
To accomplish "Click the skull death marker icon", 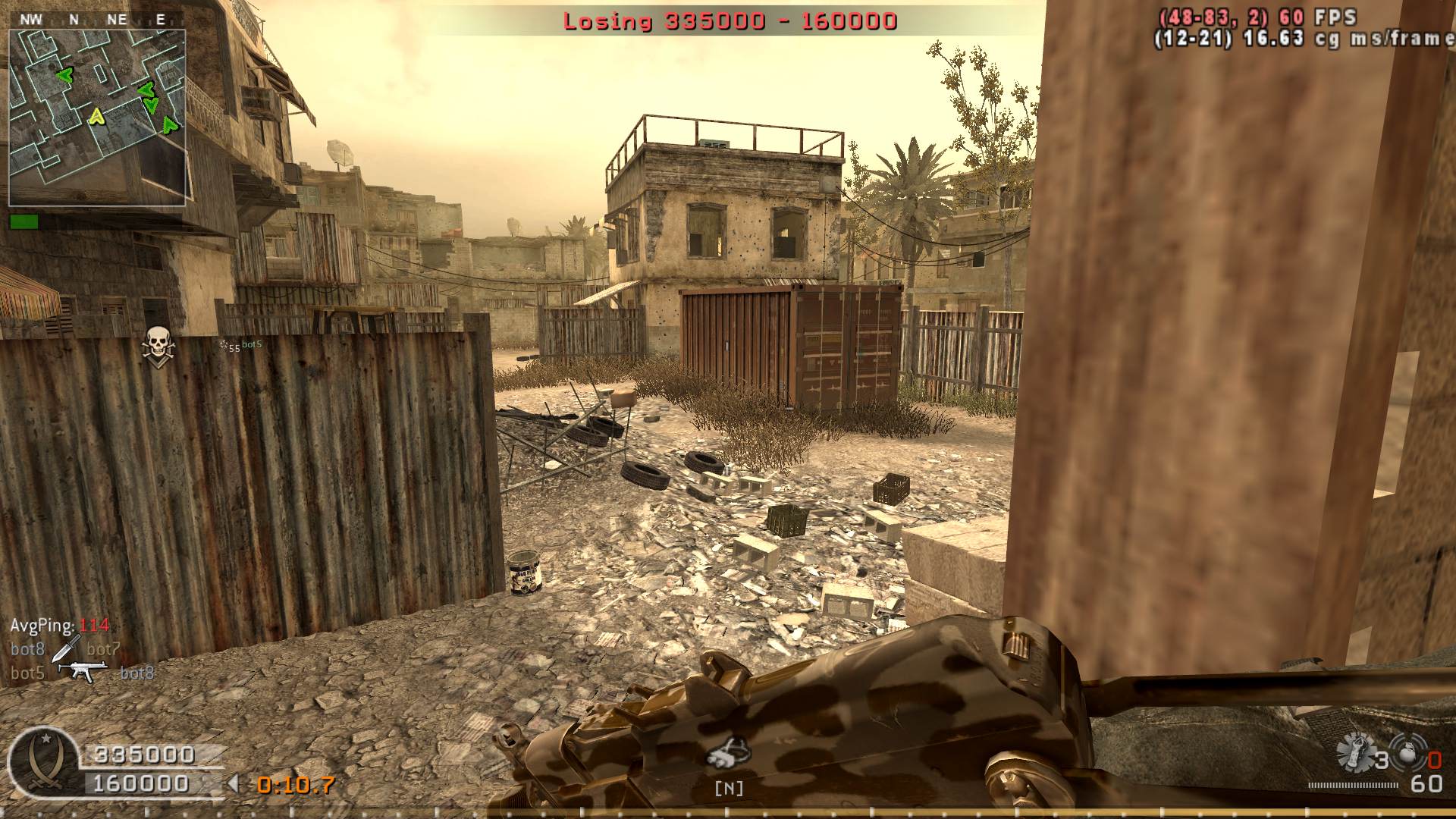I will point(157,345).
